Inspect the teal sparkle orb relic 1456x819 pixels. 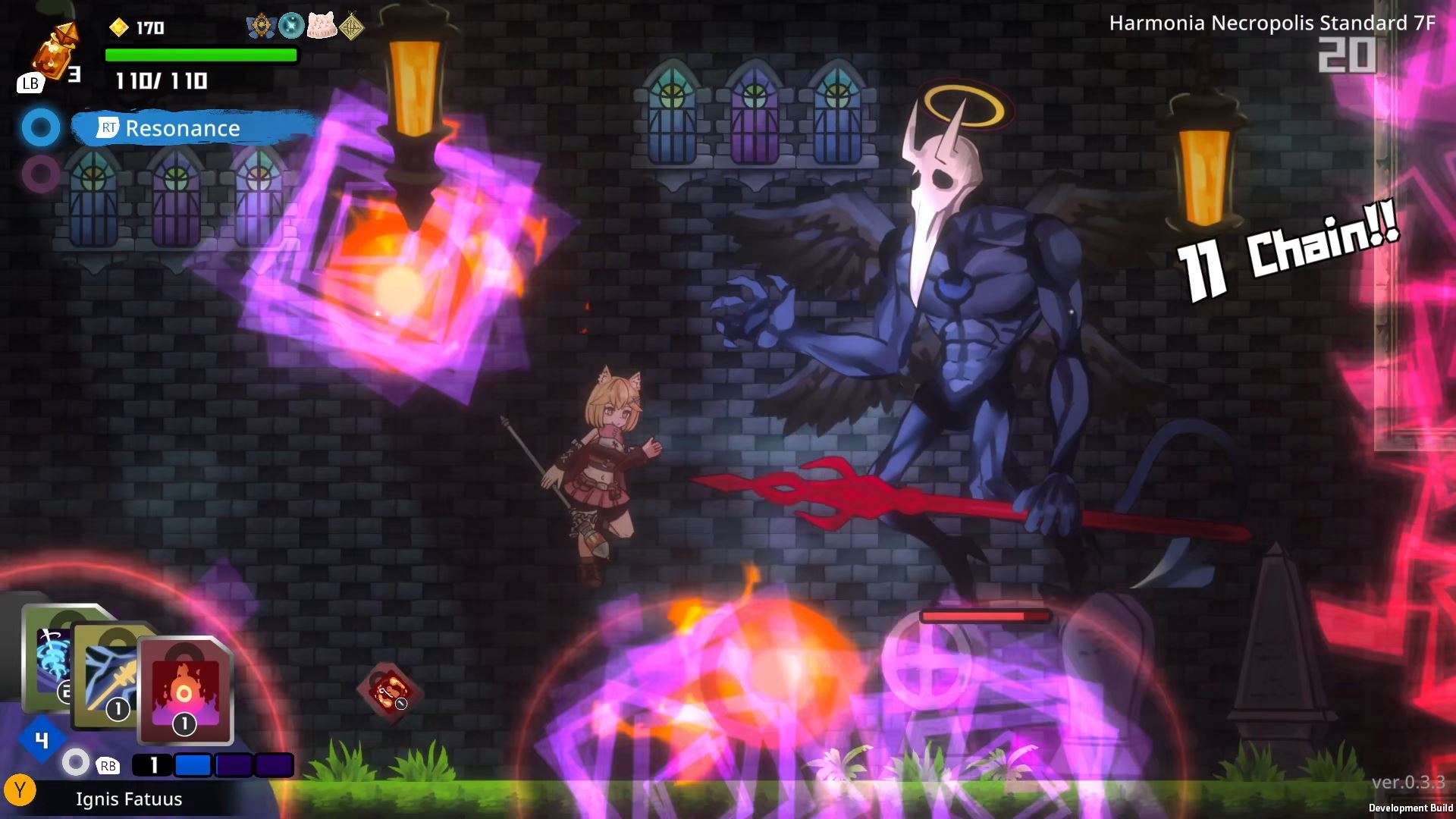(291, 27)
